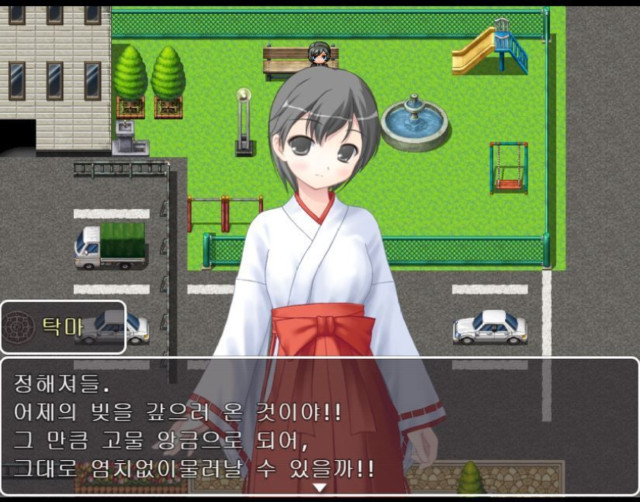Screen dimensions: 640x502
Task: Click the dialogue continue arrow
Action: (320, 487)
